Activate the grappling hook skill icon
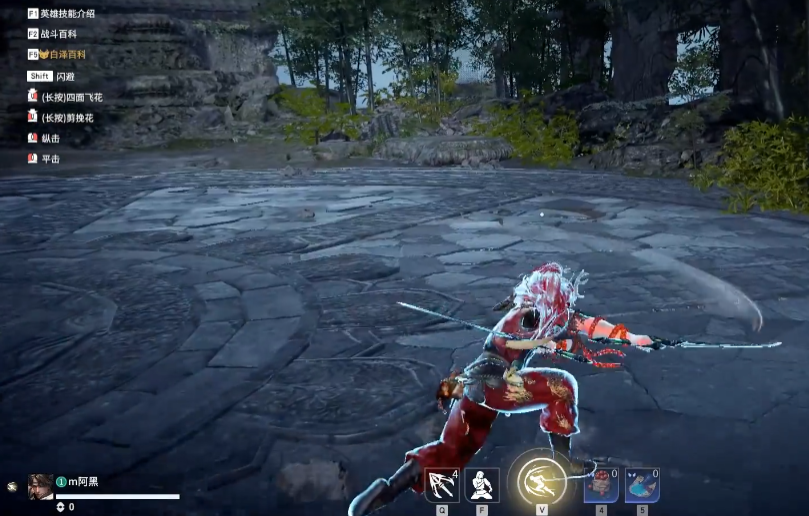Image resolution: width=809 pixels, height=516 pixels. click(x=441, y=485)
